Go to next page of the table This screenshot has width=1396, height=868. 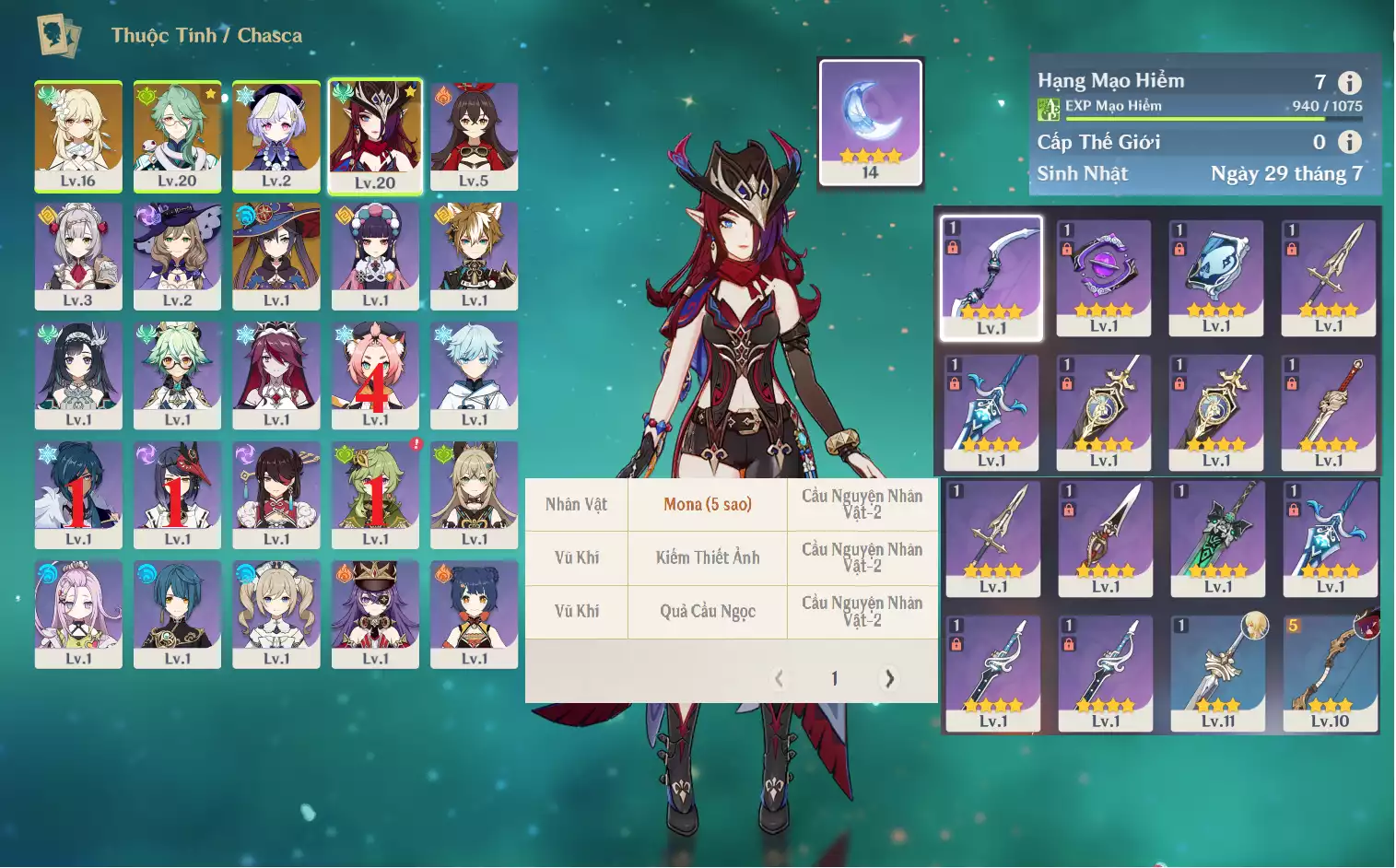click(889, 679)
